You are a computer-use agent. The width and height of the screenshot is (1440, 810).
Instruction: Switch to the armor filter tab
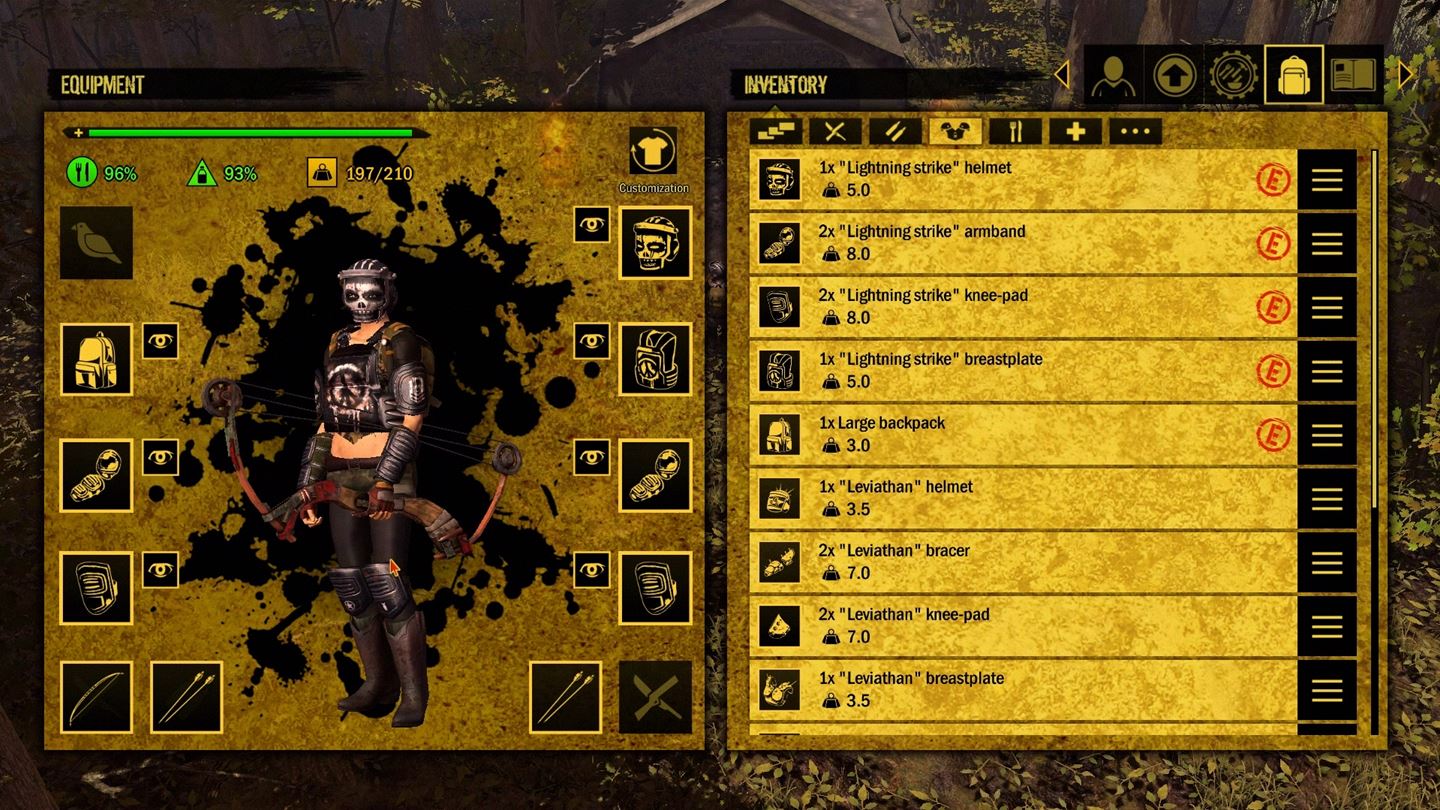point(955,130)
